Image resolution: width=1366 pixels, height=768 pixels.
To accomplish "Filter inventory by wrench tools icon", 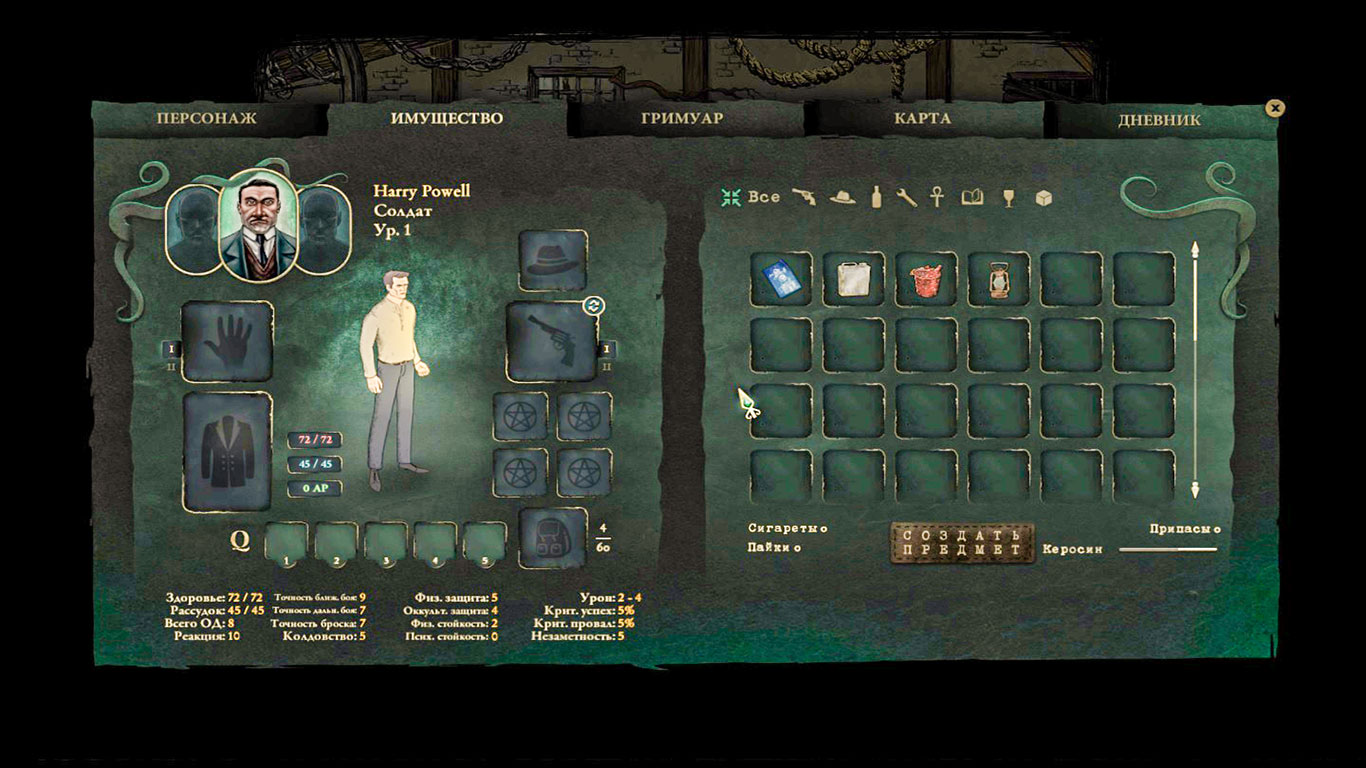I will pos(906,197).
